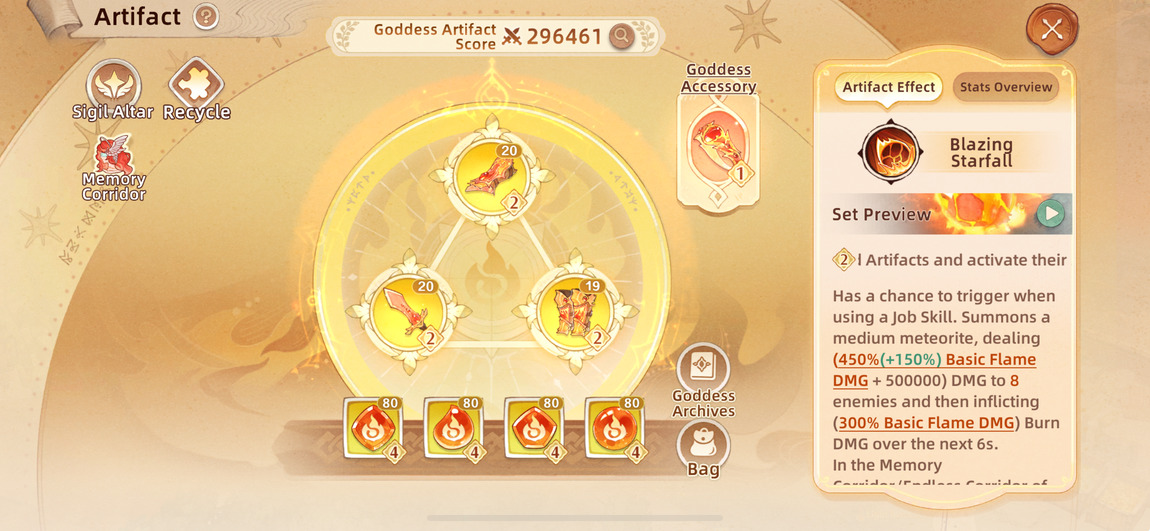Select the flame sword artifact slot
Screen dimensions: 1150x531
(x=407, y=309)
